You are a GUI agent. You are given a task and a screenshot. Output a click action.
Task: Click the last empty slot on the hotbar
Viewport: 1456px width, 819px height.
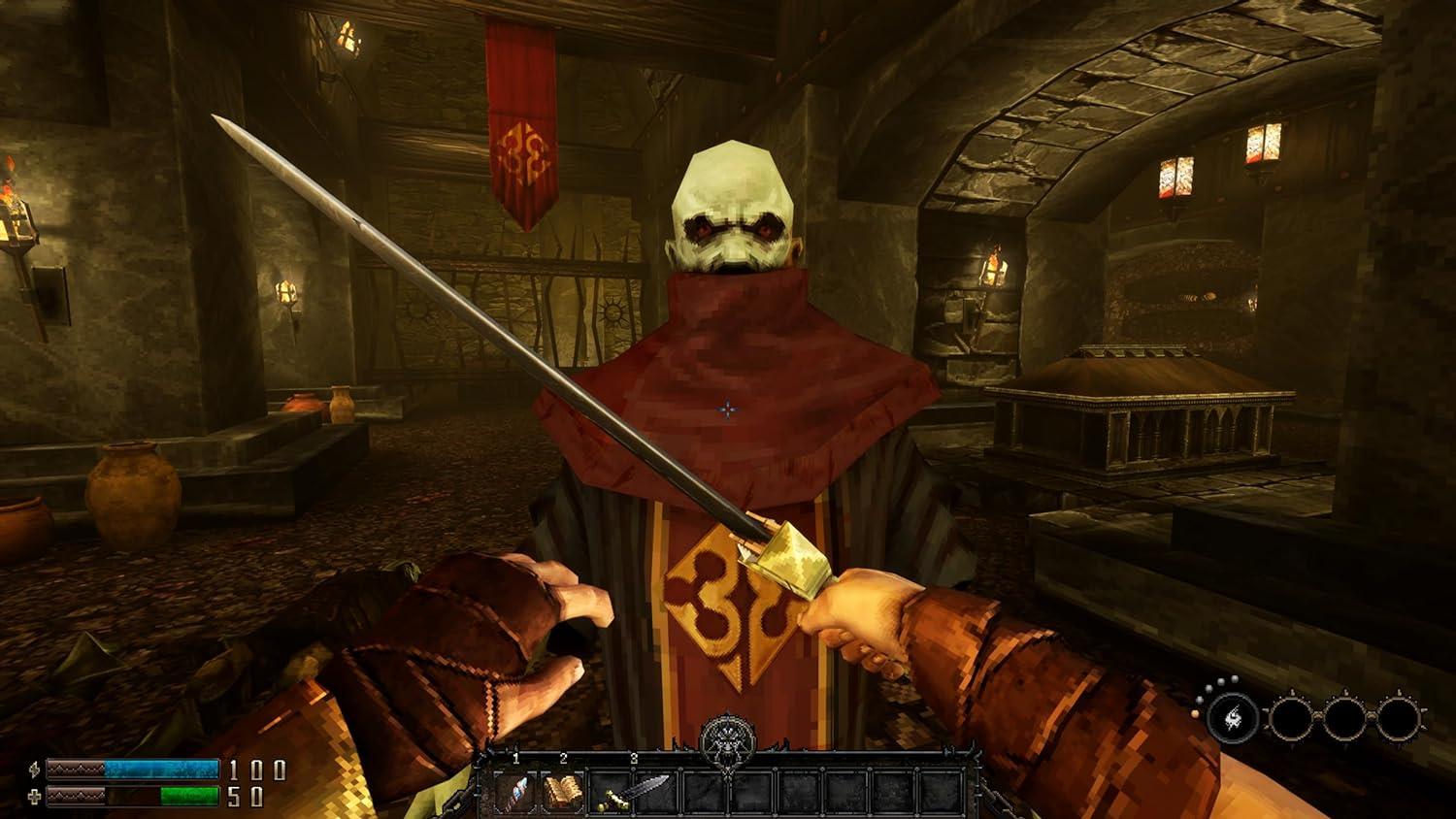pyautogui.click(x=942, y=793)
